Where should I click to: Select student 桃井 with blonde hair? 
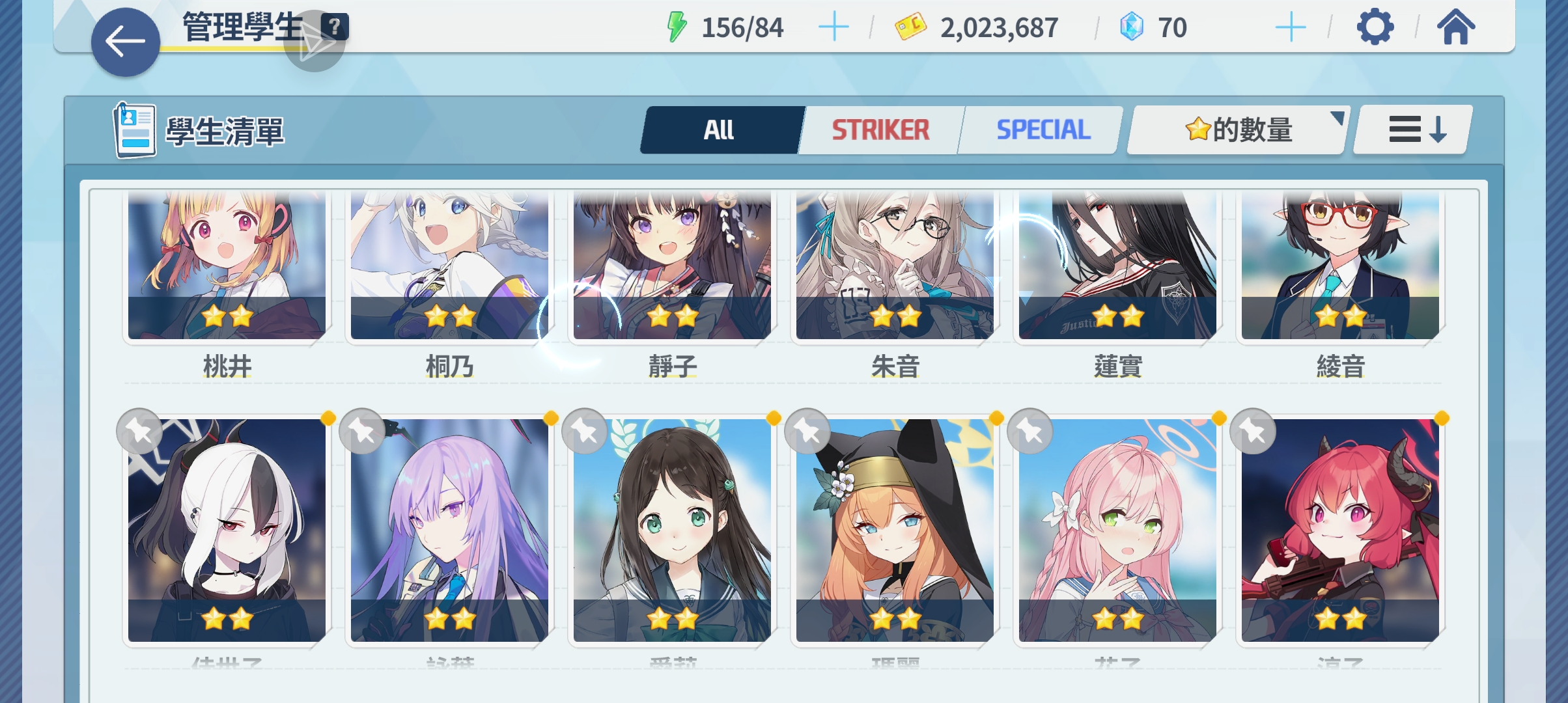227,267
